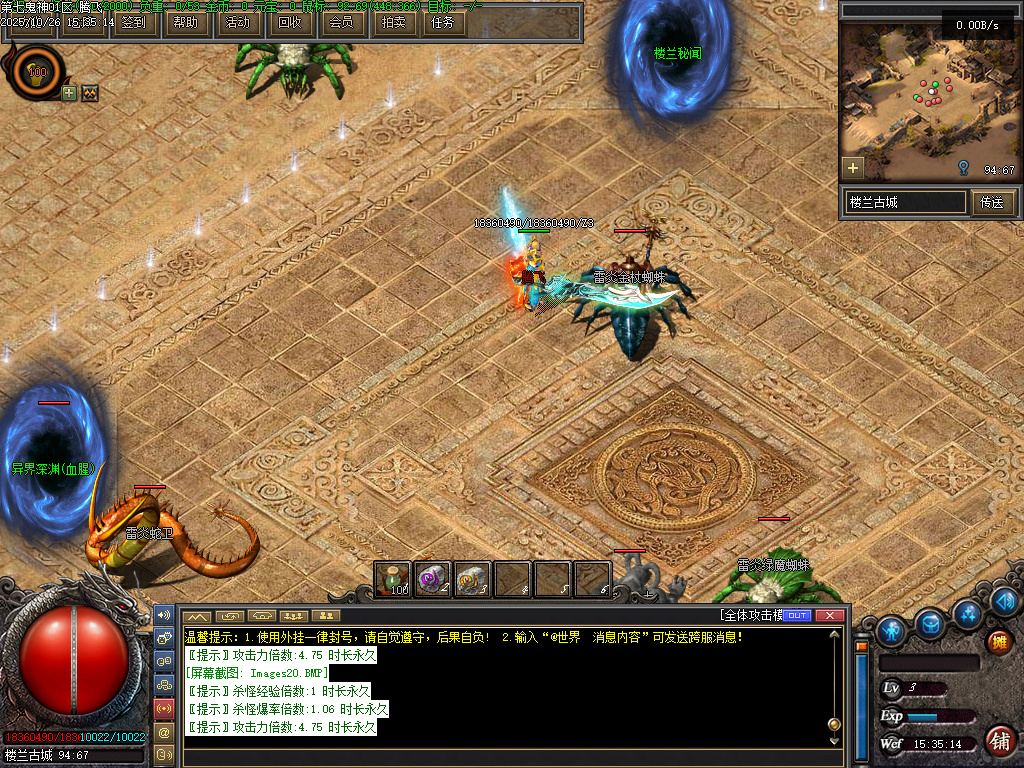1024x768 pixels.
Task: Open the 回收 recycle menu
Action: pos(290,22)
